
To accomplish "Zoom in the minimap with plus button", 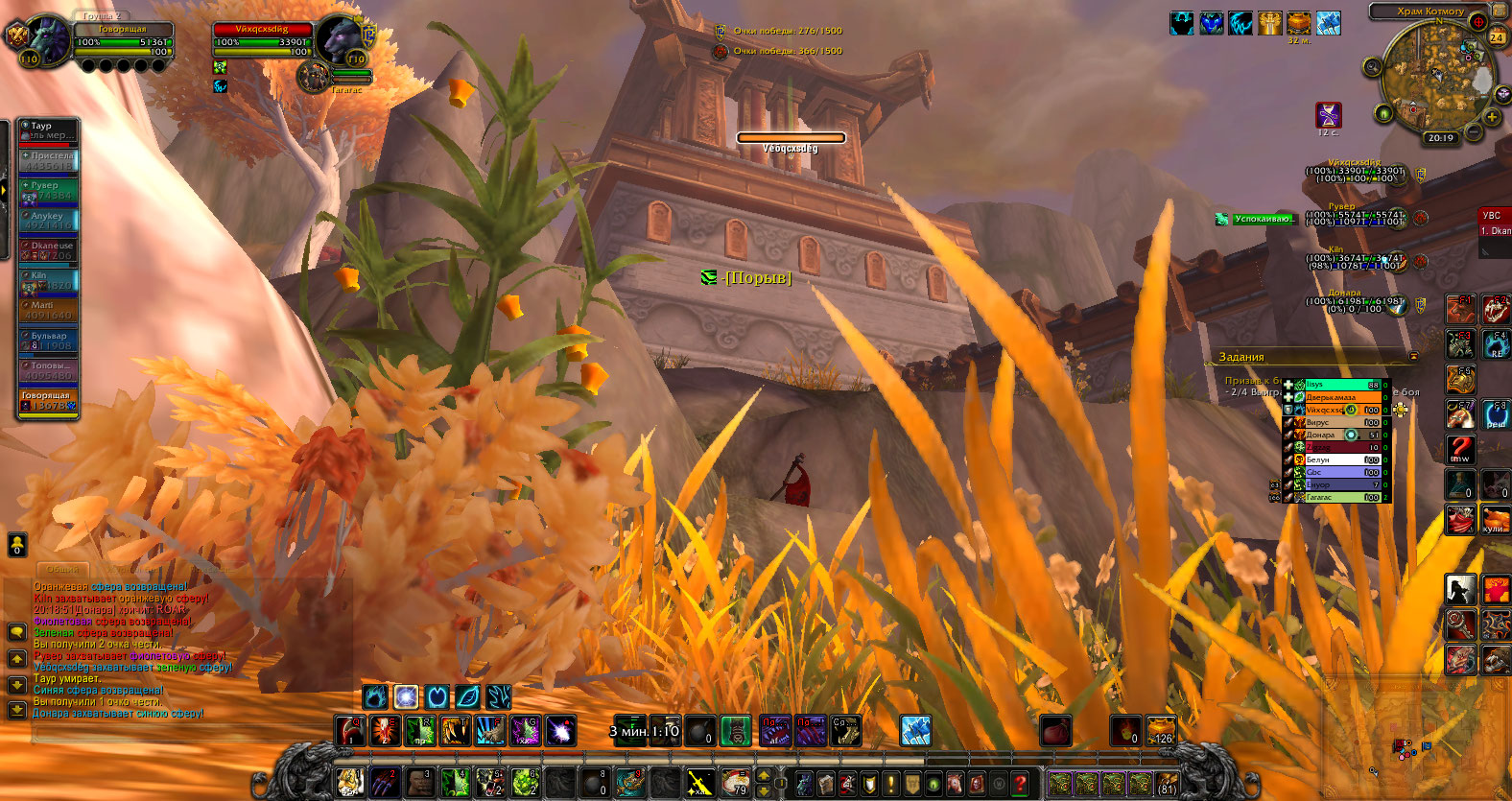I will (x=1493, y=117).
